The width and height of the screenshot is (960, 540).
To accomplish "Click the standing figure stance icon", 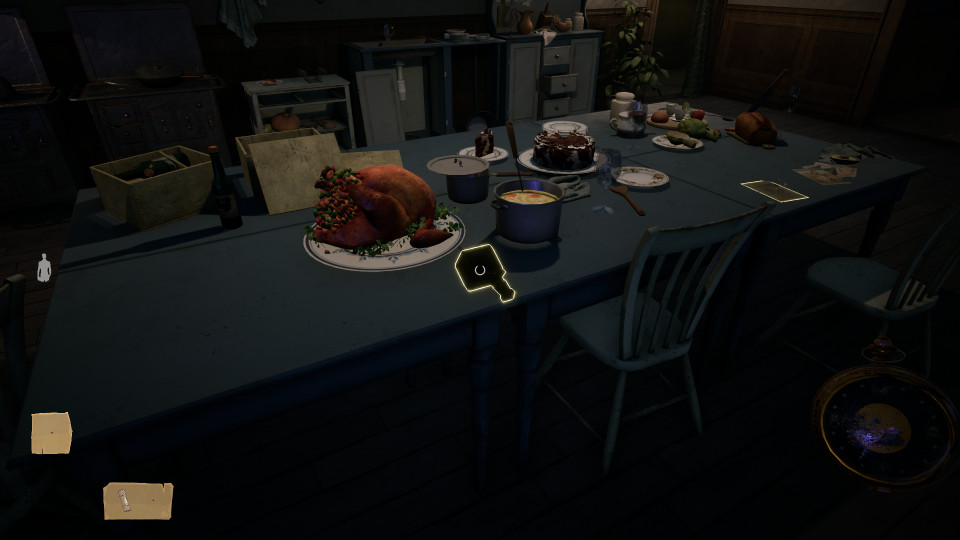I will 43,268.
